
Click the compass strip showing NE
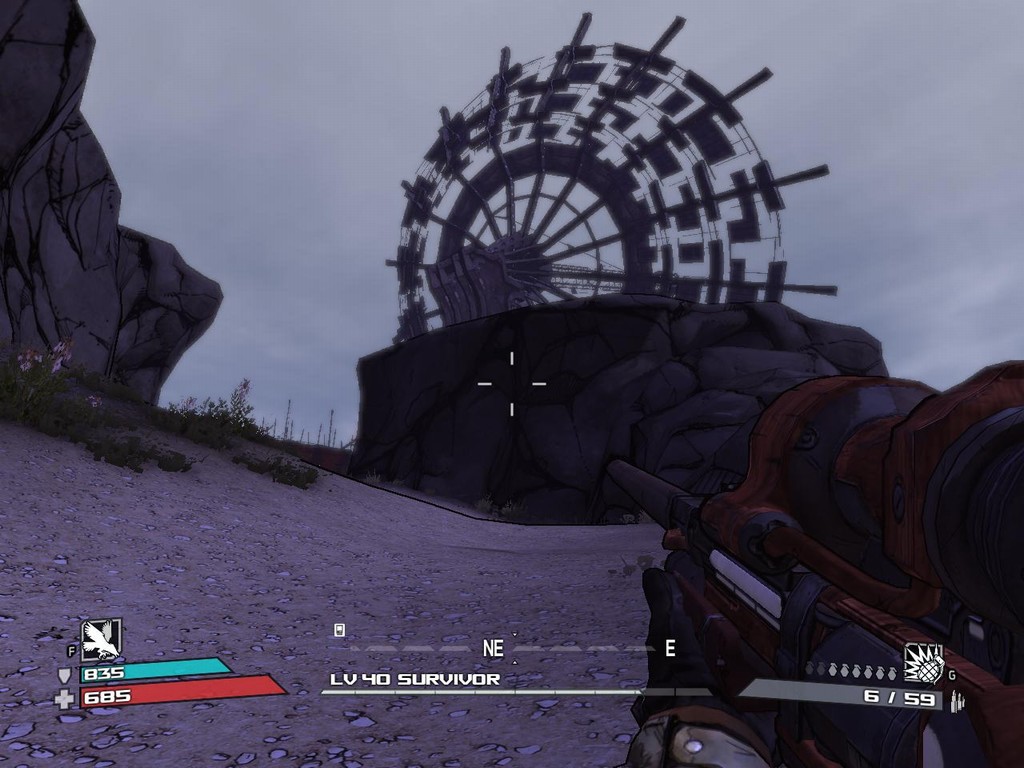click(x=493, y=648)
